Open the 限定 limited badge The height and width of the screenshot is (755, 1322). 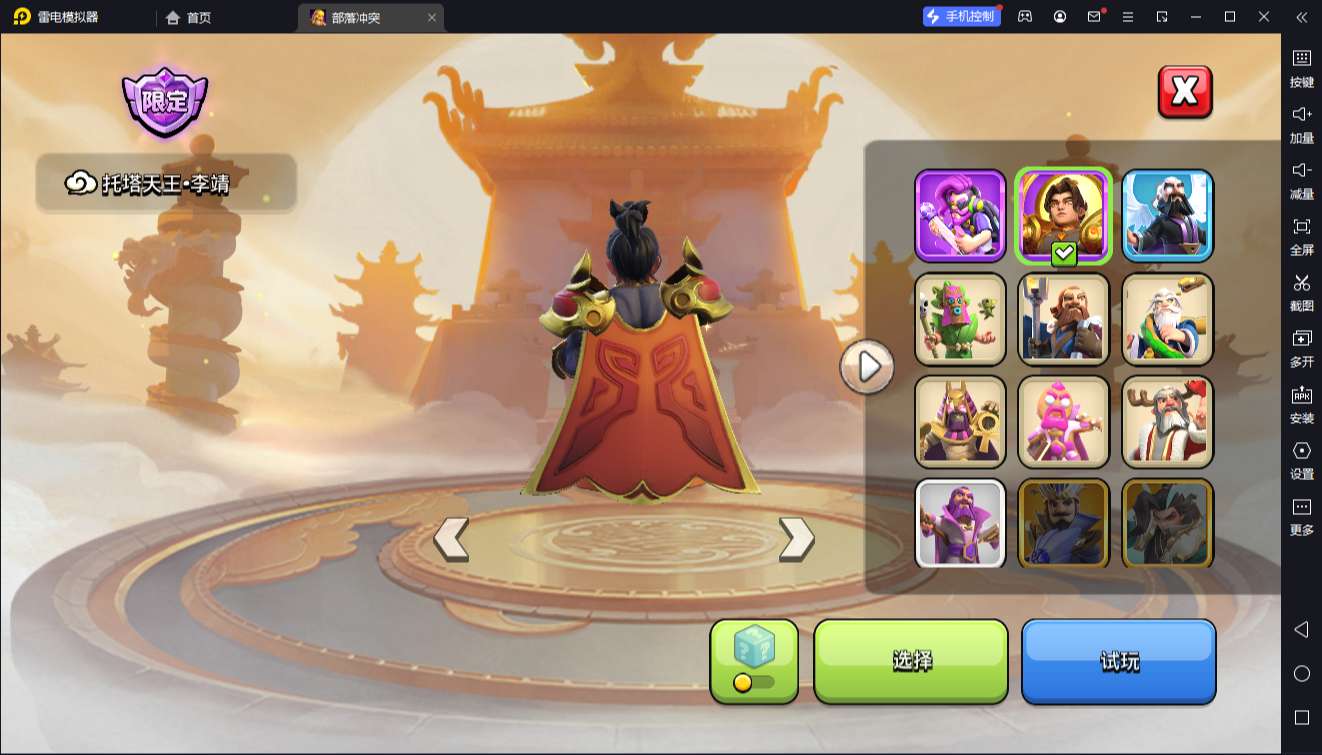(165, 102)
